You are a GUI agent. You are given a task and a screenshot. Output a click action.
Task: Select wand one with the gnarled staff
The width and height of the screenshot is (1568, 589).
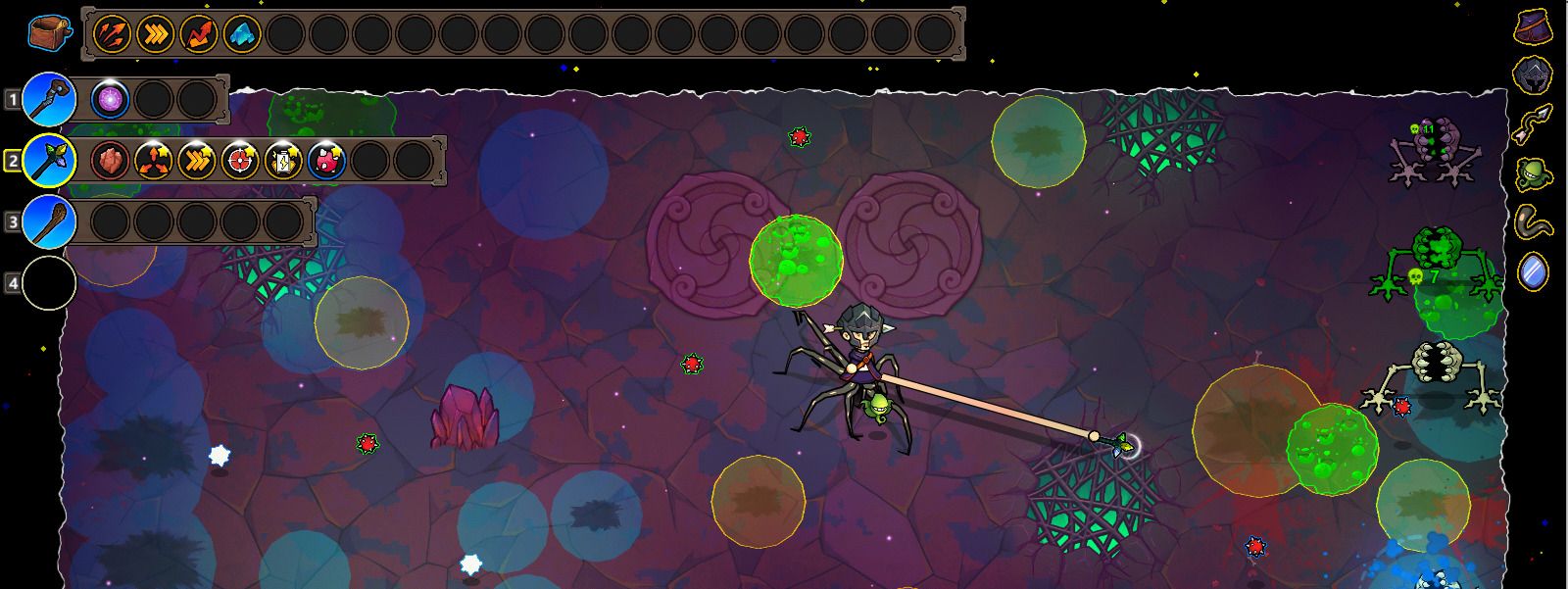pyautogui.click(x=49, y=99)
